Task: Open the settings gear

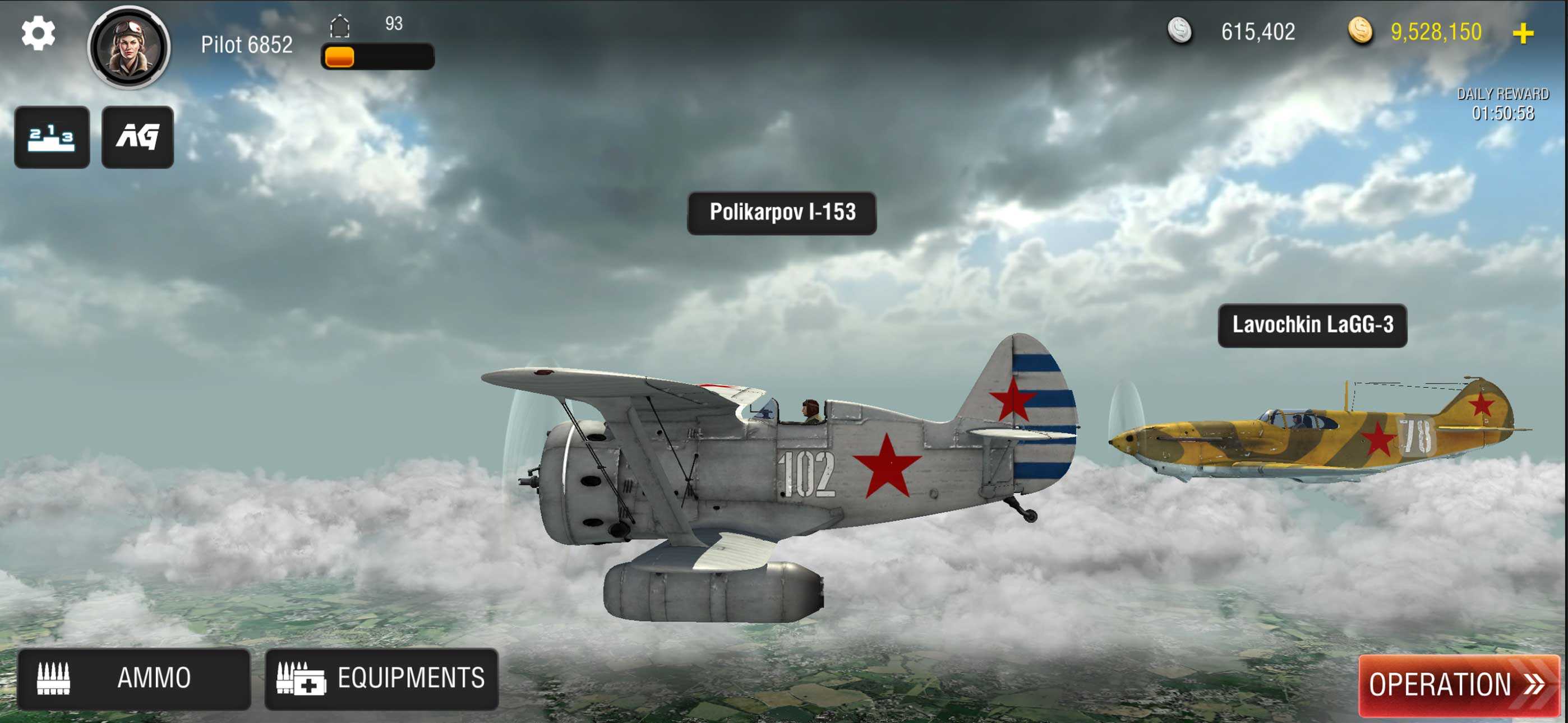Action: (39, 34)
